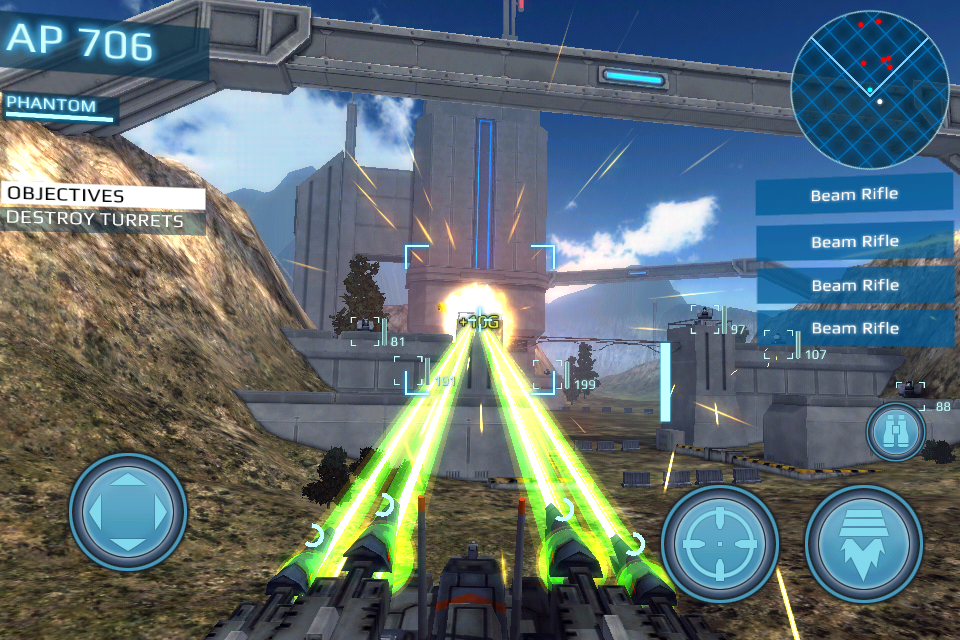This screenshot has width=960, height=640.
Task: Activate the jet boost button
Action: pos(863,543)
